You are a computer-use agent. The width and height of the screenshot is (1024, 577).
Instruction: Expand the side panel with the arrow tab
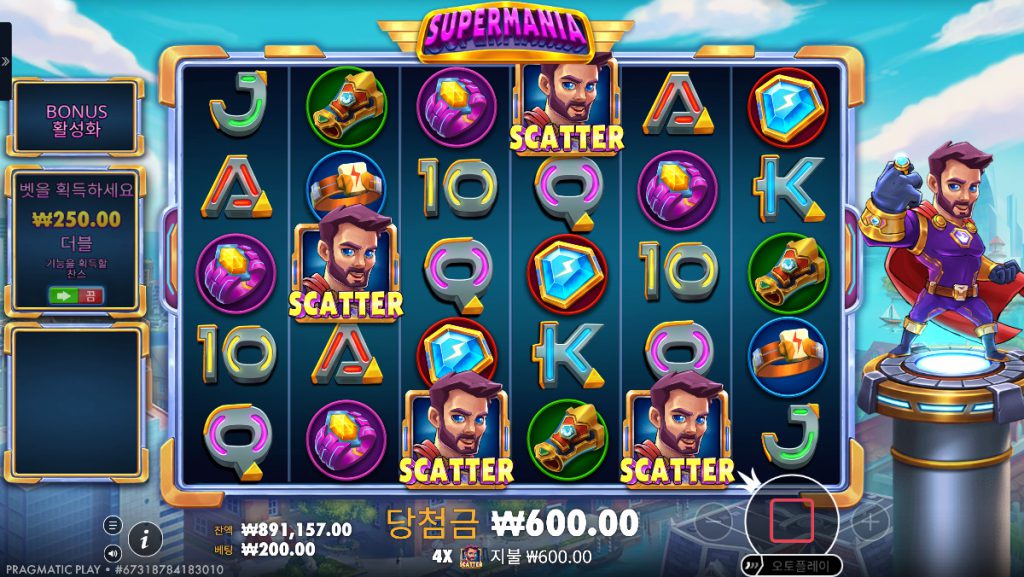[5, 61]
